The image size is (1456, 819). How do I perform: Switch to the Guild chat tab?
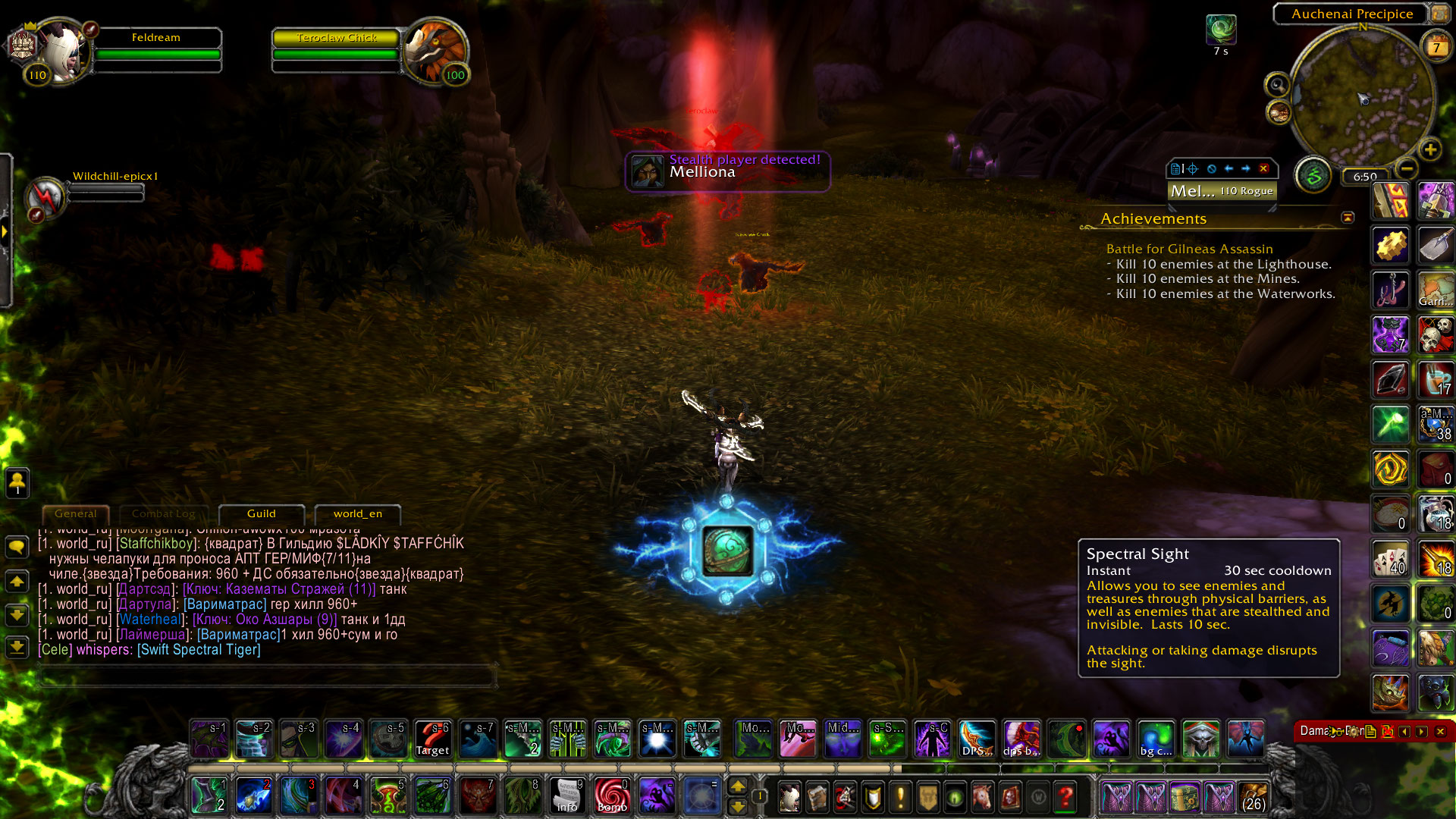(261, 514)
